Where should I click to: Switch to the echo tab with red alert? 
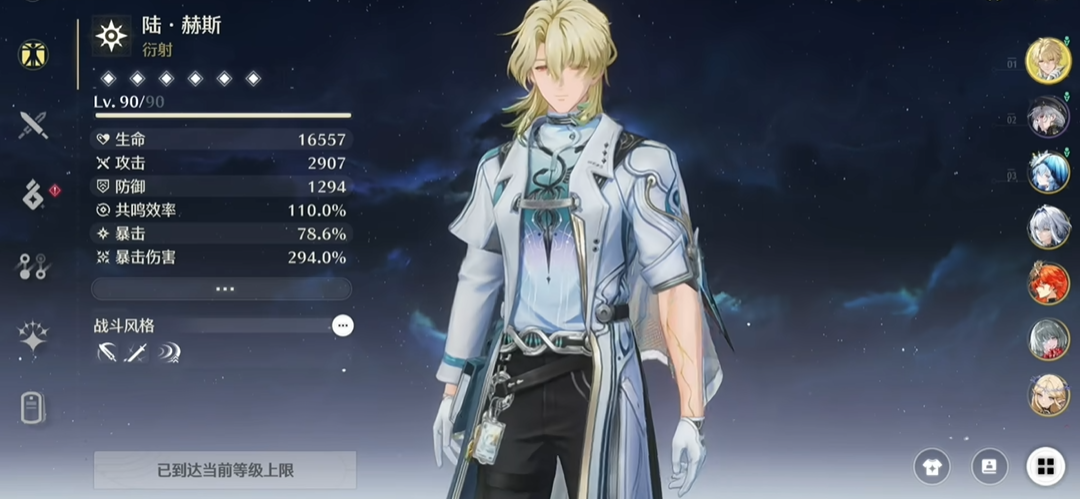tap(35, 194)
